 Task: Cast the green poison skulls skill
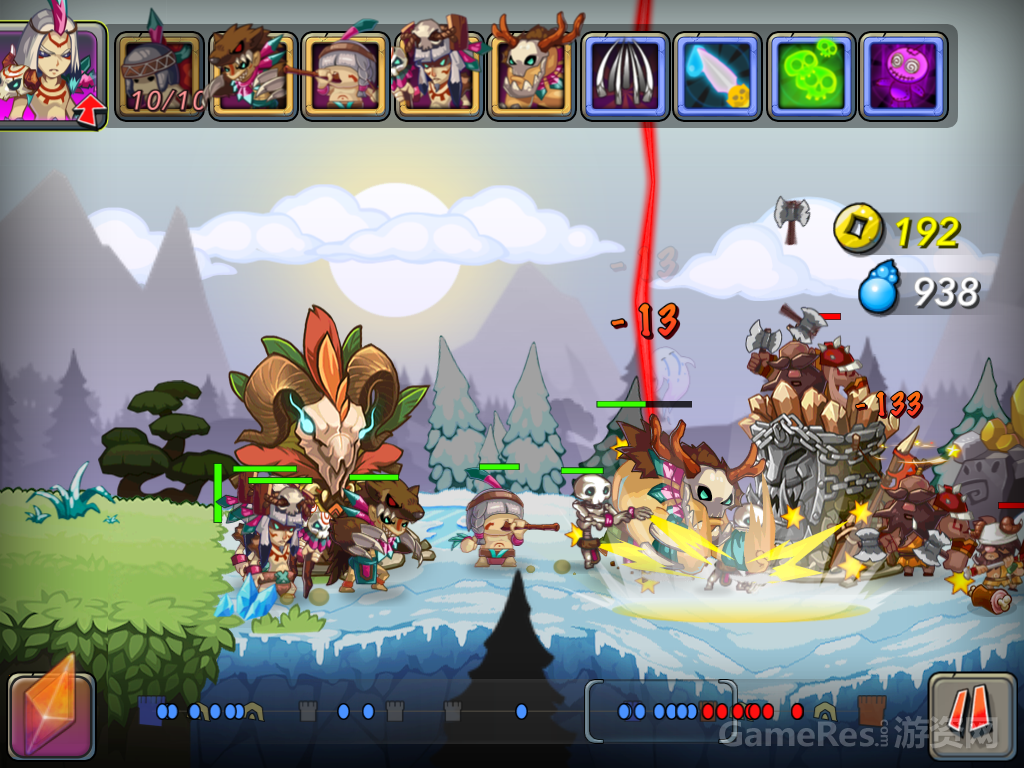810,76
